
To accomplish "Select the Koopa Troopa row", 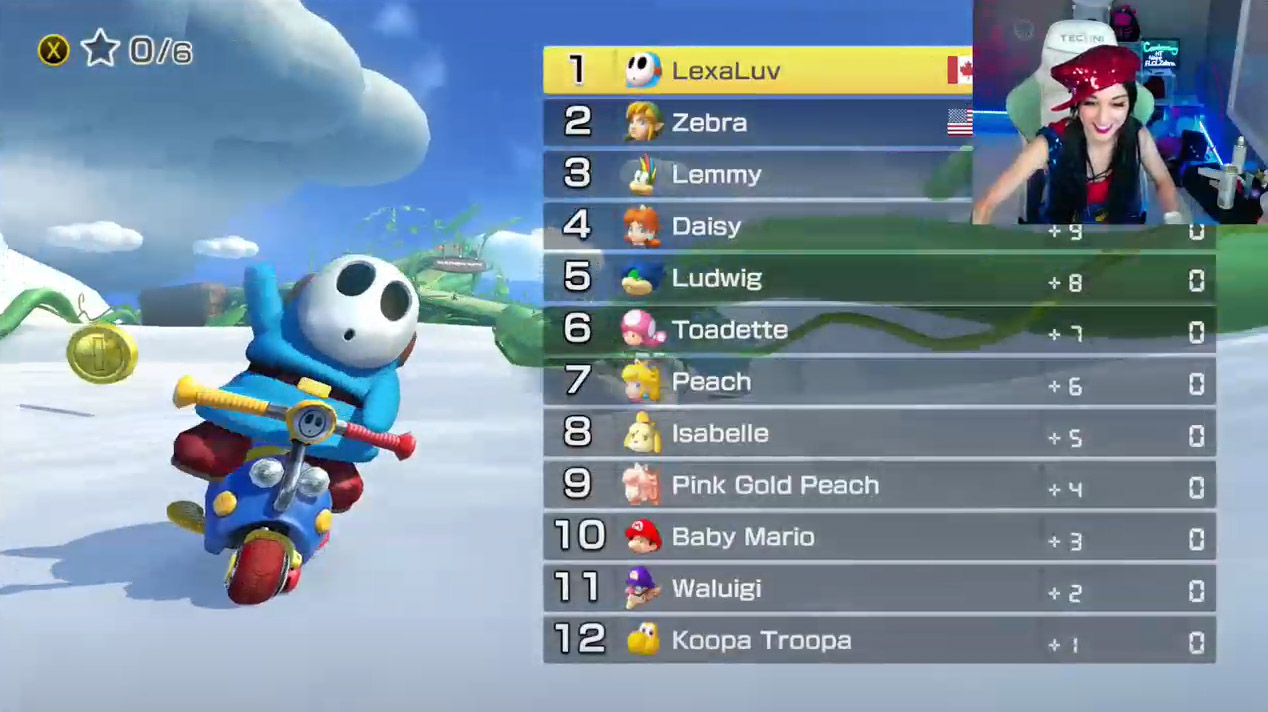I will [x=878, y=641].
